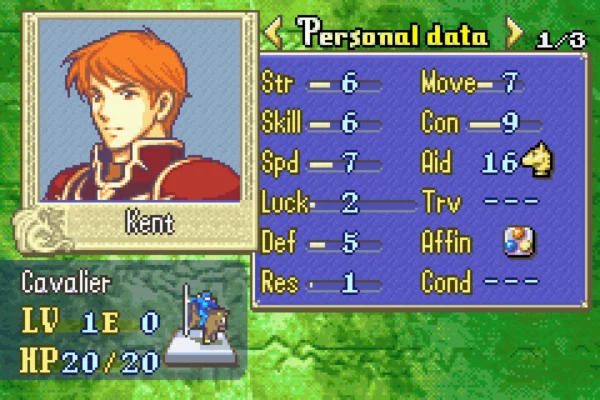Viewport: 600px width, 400px height.
Task: Select the Personal data page header
Action: pyautogui.click(x=392, y=35)
